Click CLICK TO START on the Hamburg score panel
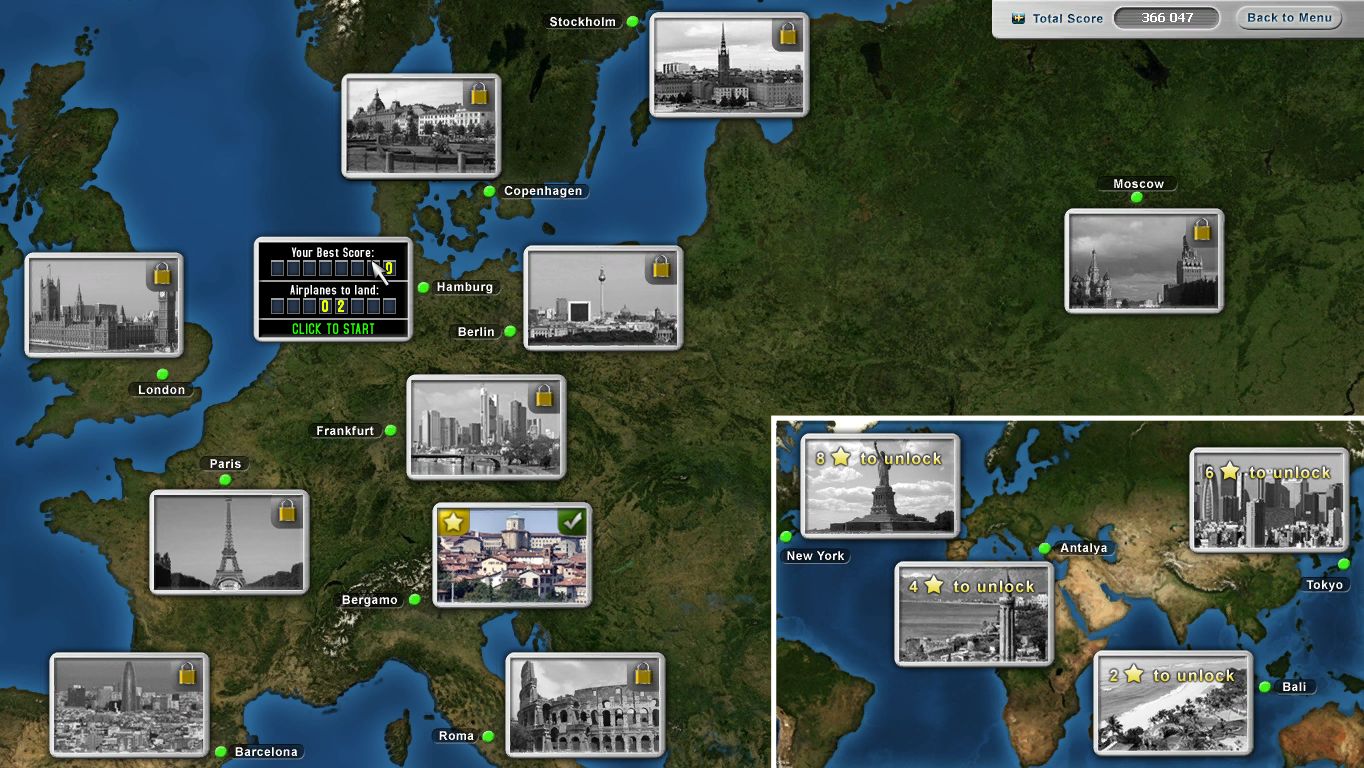This screenshot has width=1364, height=768. (x=333, y=328)
